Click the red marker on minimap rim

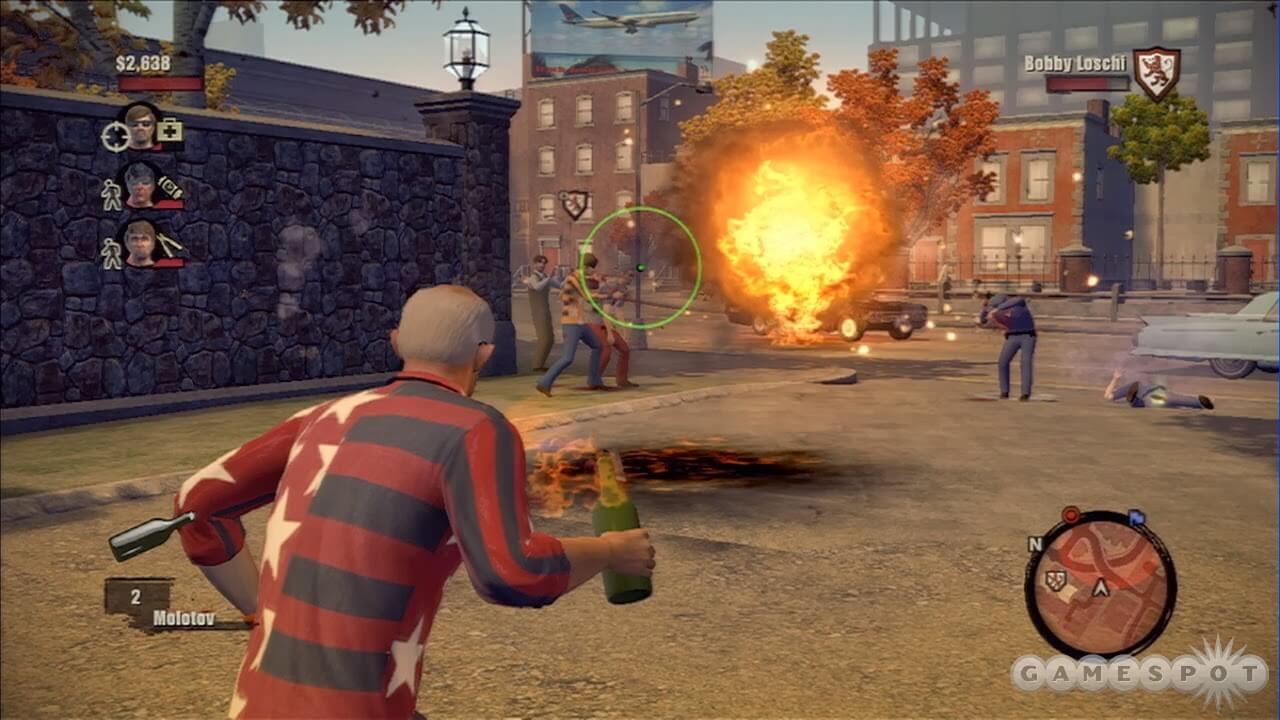1070,515
